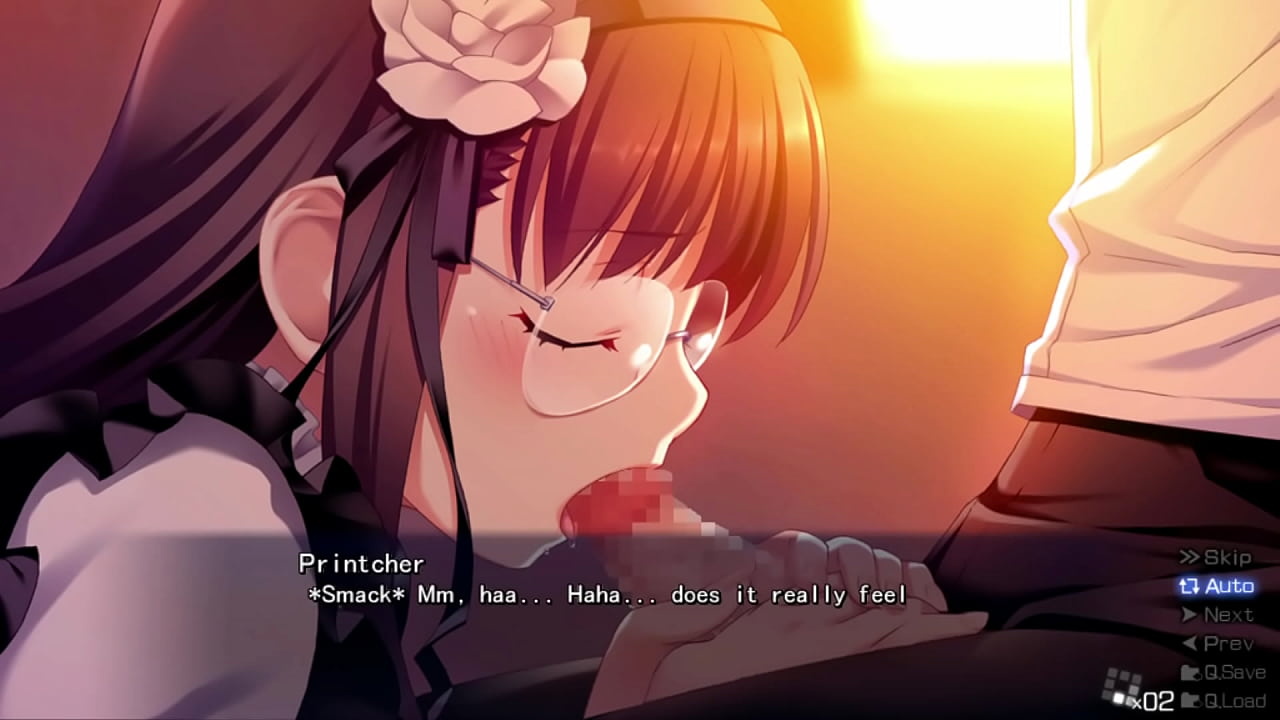Click the back-arrow icon beside Prev
This screenshot has height=720, width=1280.
(1189, 642)
